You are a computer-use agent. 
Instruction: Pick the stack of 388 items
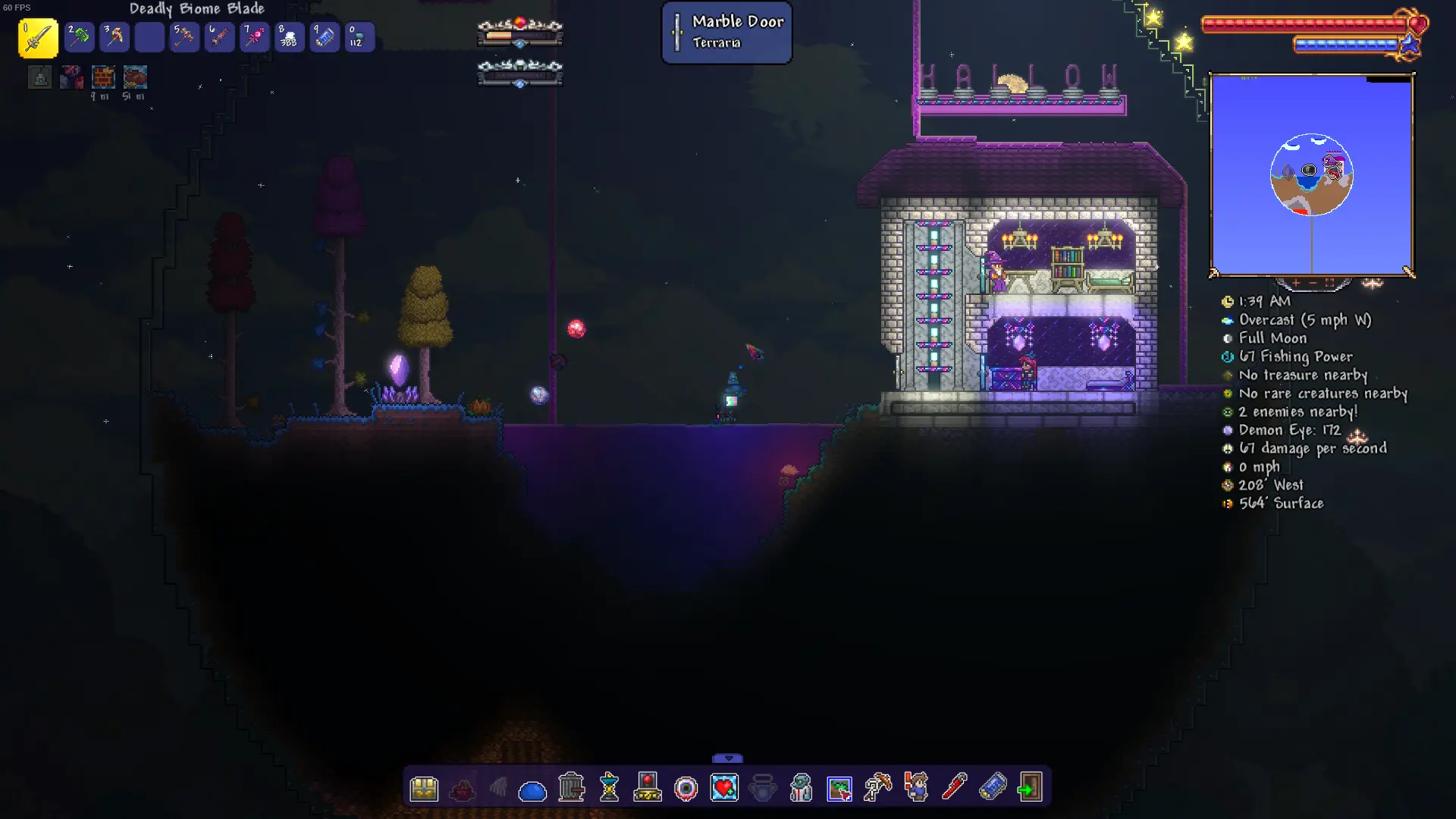coord(289,37)
